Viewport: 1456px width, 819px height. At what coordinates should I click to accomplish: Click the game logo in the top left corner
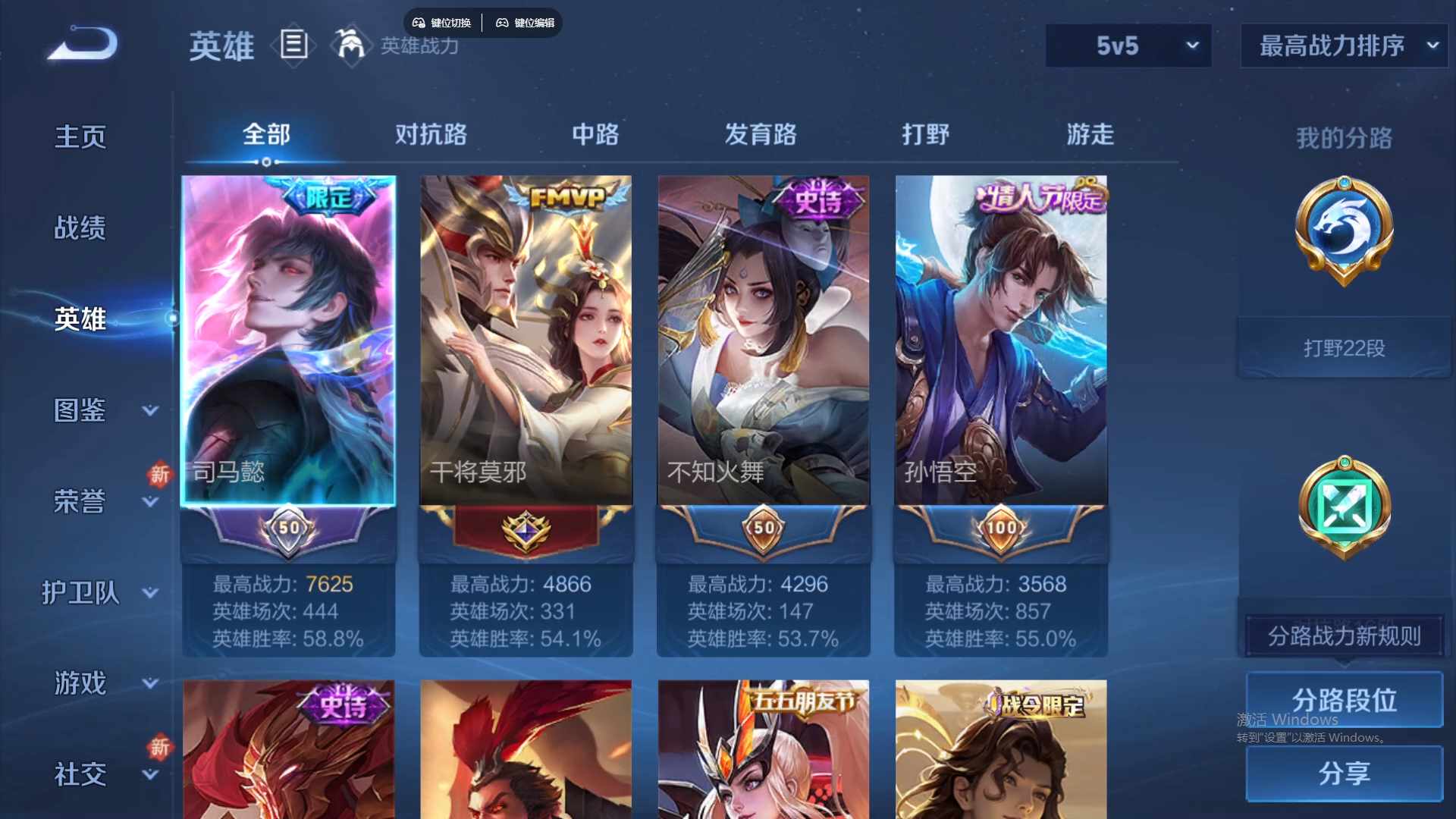tap(80, 44)
